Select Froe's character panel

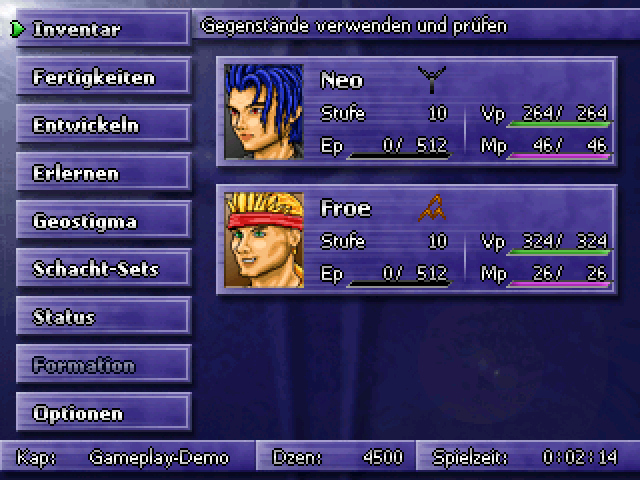tap(415, 240)
